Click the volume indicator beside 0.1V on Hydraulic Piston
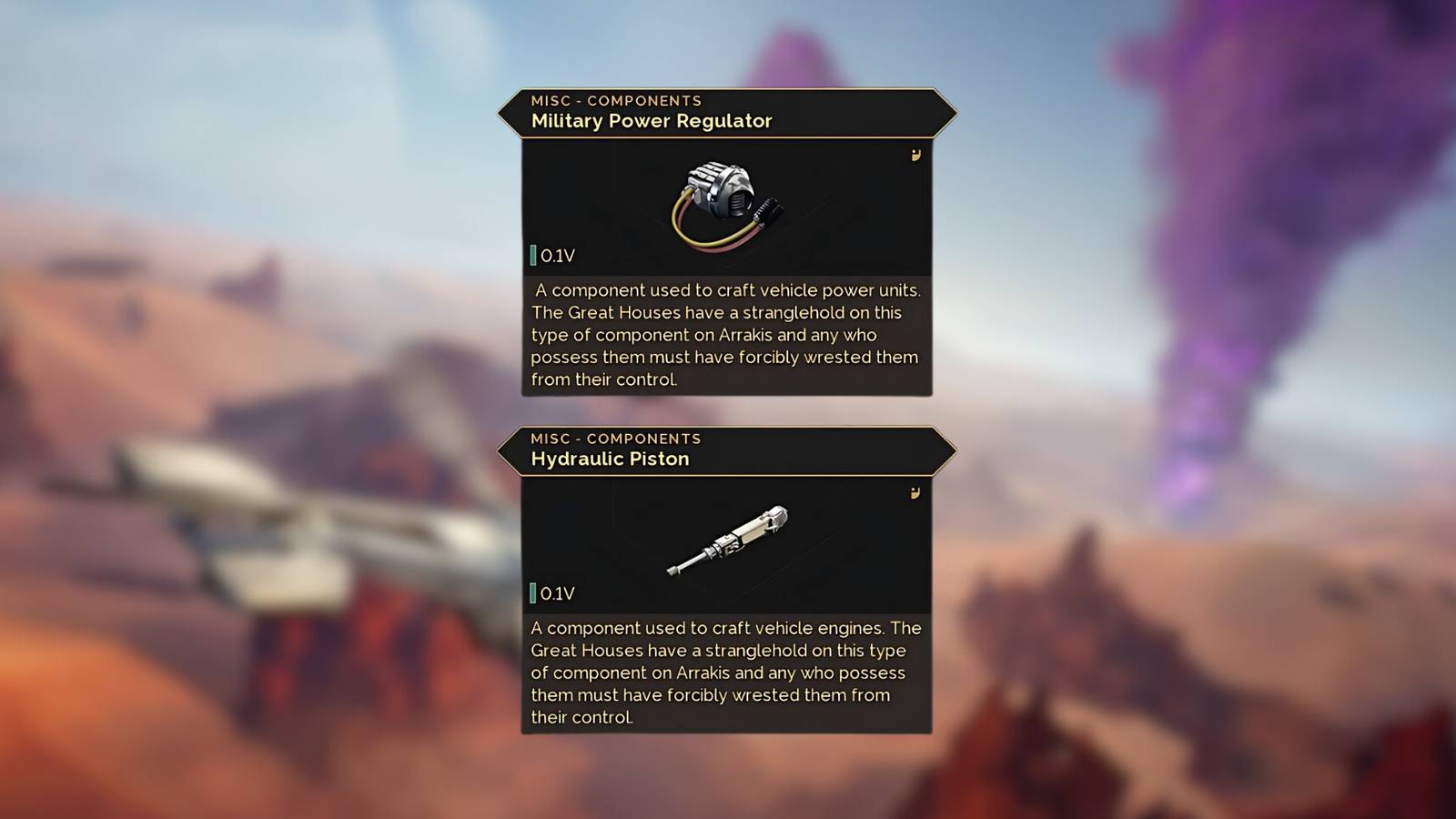Viewport: 1456px width, 819px height. point(532,592)
